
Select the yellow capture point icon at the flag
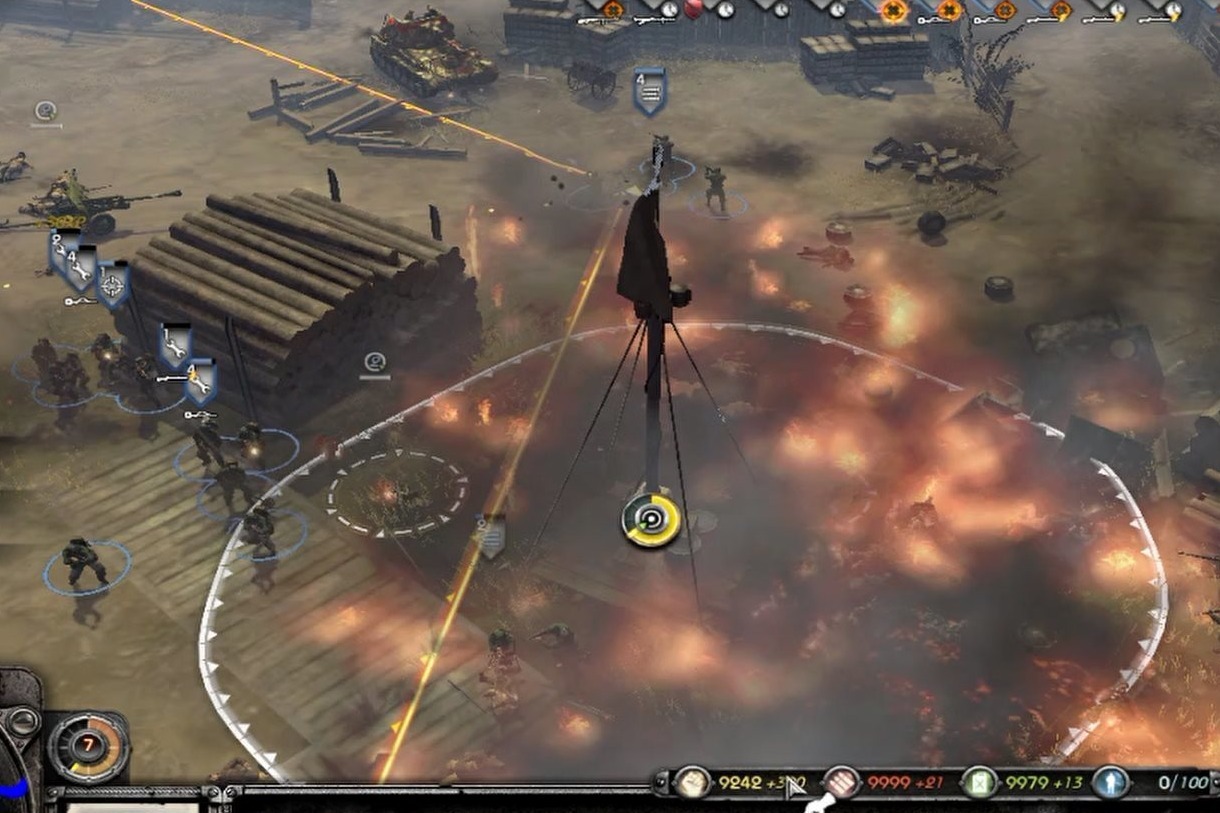pos(651,520)
